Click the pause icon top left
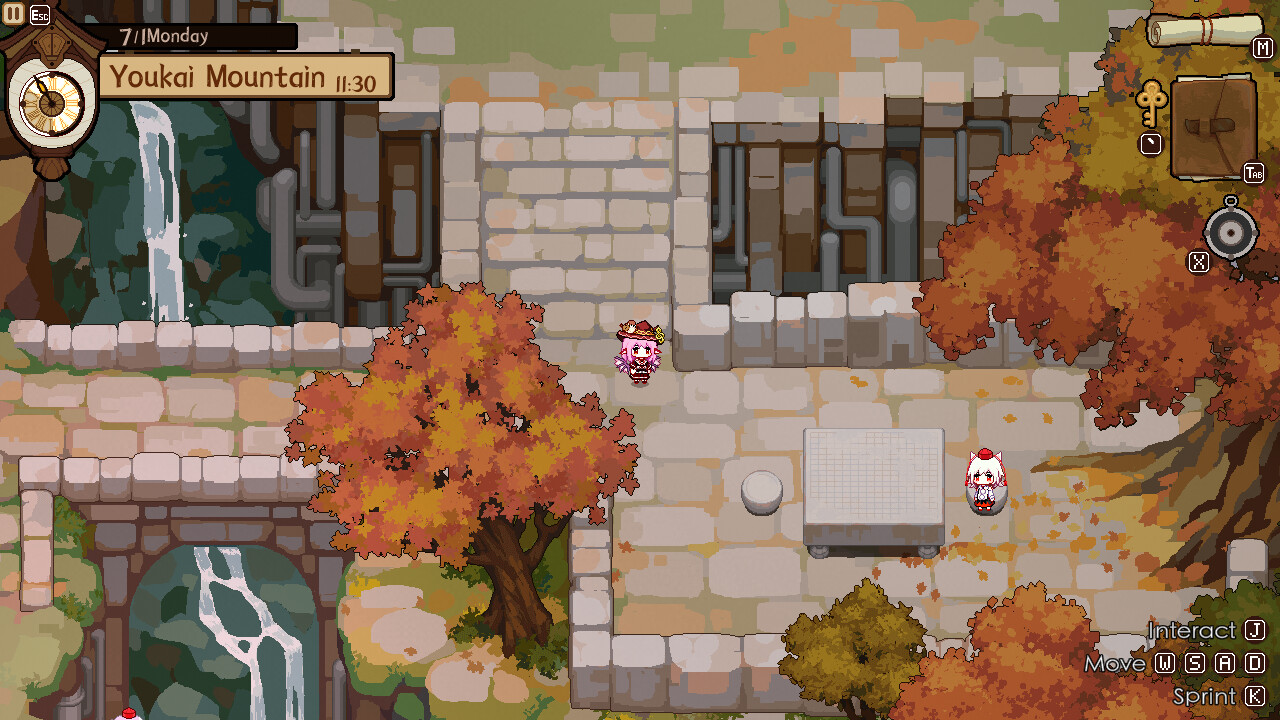 pos(12,14)
